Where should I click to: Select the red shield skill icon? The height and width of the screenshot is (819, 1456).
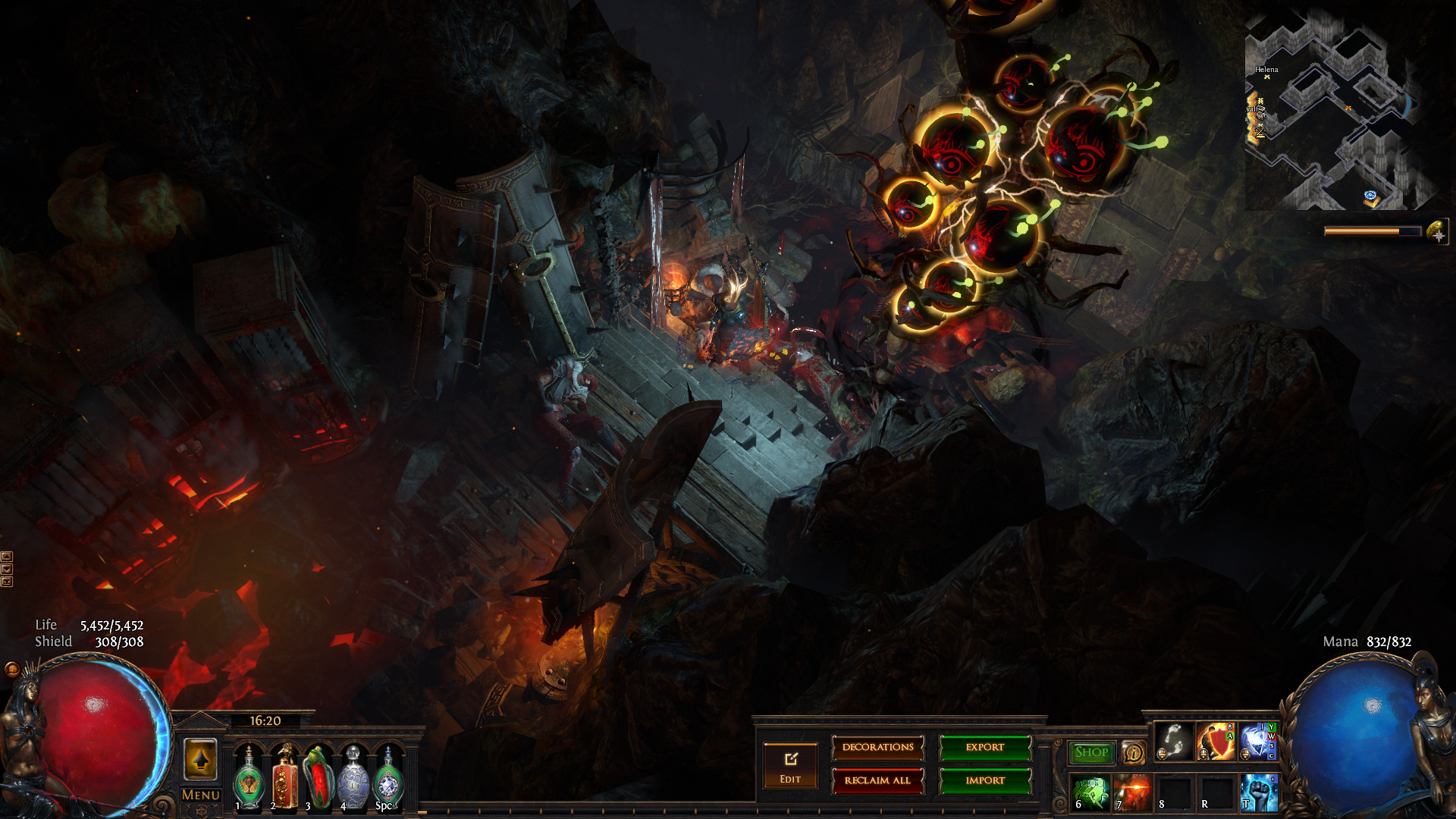1216,742
